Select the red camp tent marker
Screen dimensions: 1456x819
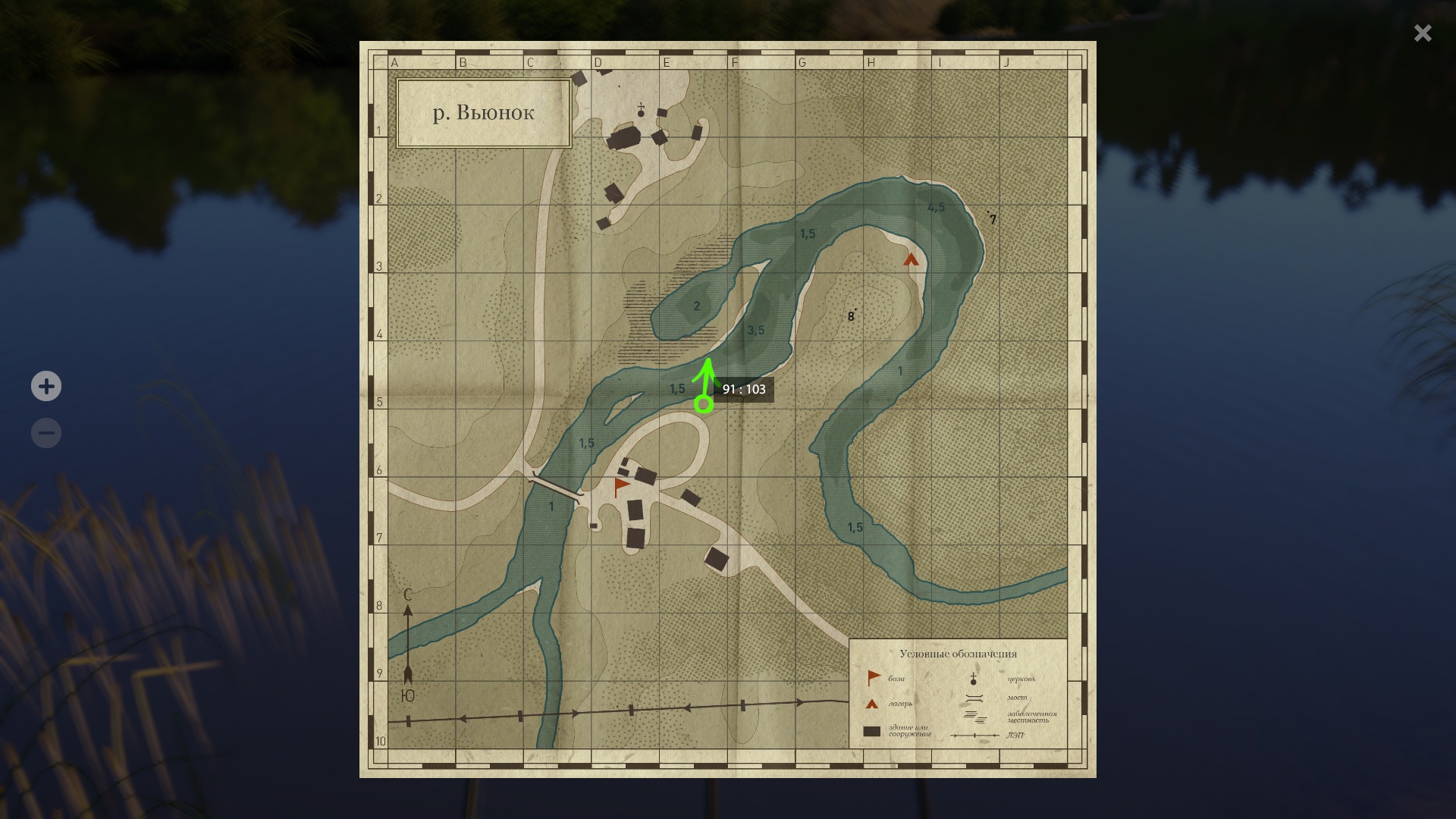point(911,260)
